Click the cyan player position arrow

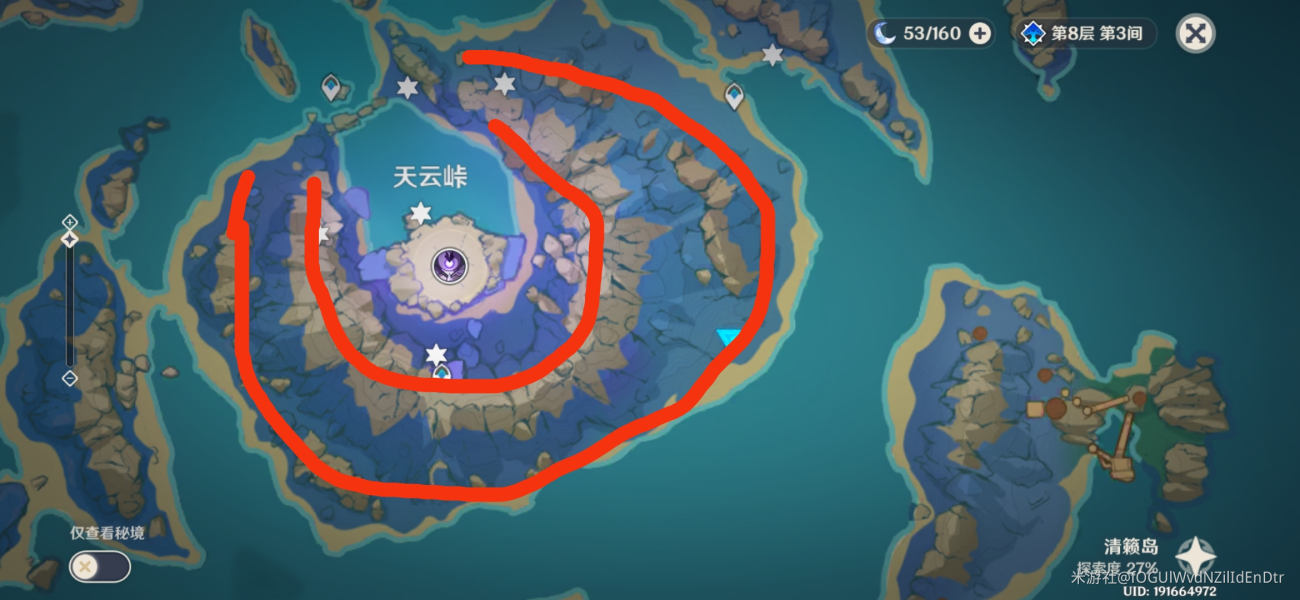click(728, 338)
